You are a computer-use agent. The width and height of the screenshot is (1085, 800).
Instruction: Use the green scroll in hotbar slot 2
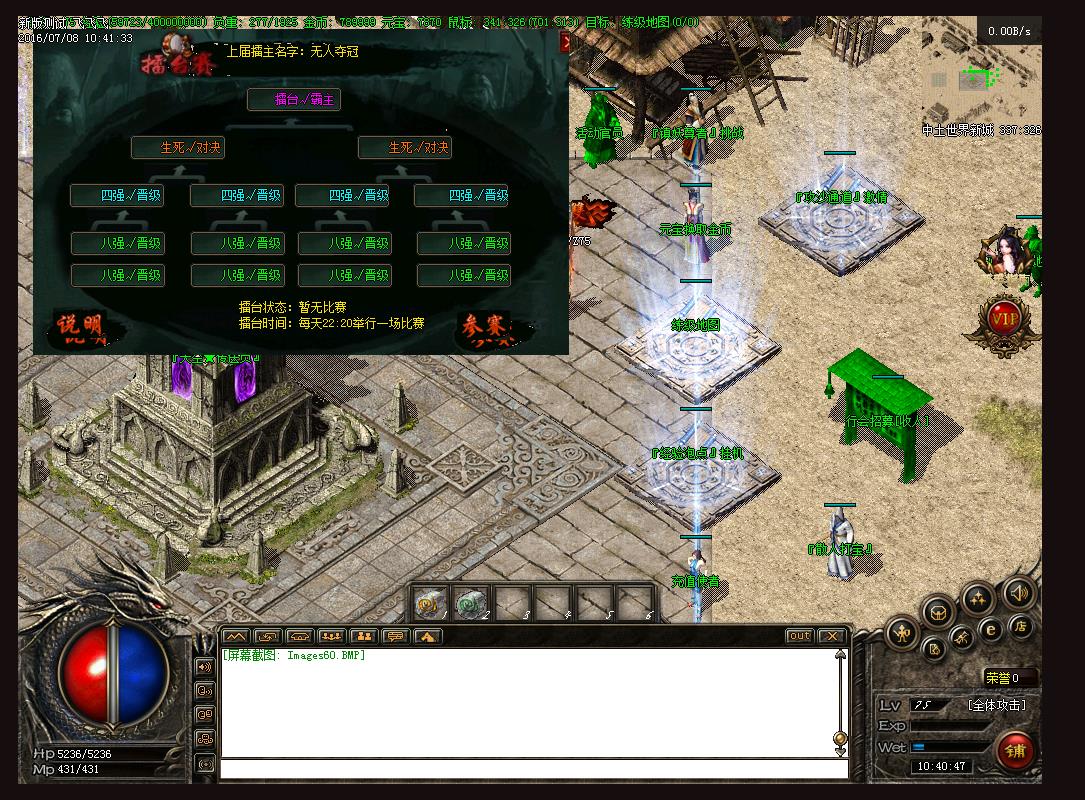pos(470,603)
